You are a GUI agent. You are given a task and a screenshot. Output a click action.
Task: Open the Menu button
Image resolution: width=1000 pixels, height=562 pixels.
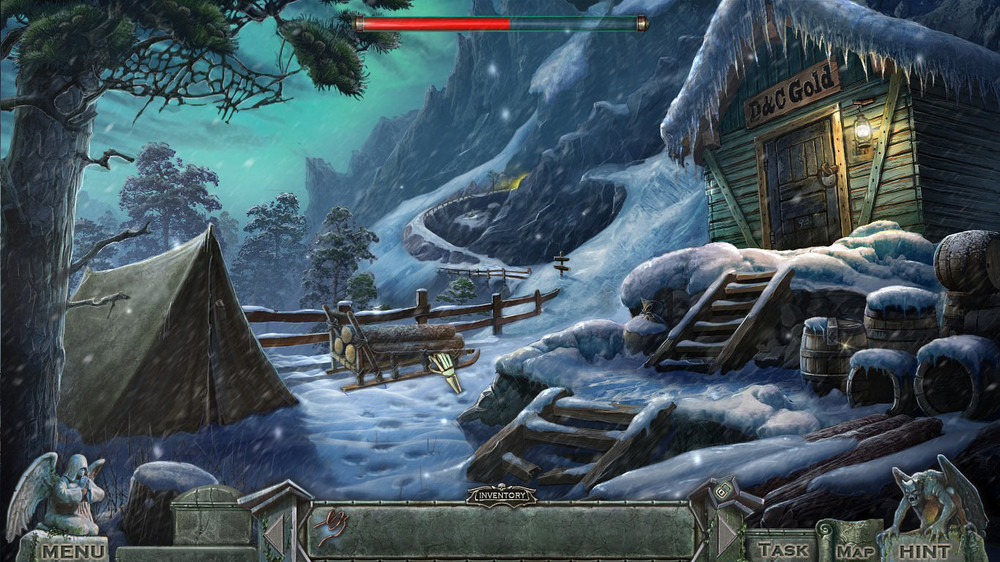click(x=72, y=550)
